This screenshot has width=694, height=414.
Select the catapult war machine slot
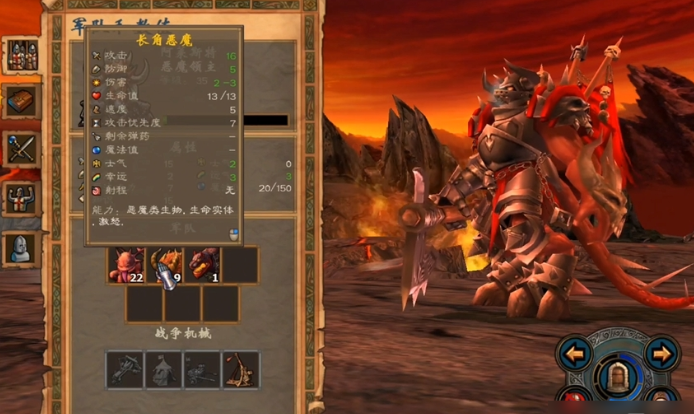[241, 369]
